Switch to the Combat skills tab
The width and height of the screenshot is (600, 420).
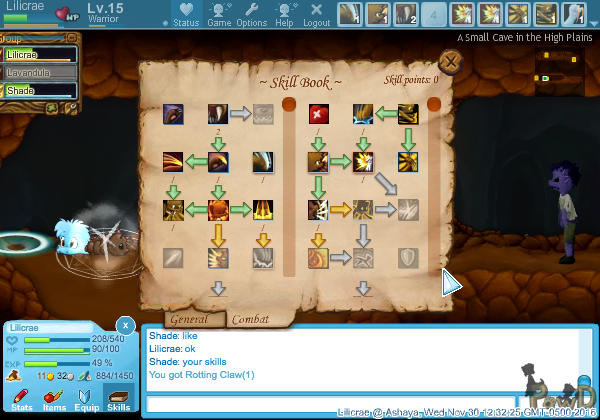tap(250, 319)
